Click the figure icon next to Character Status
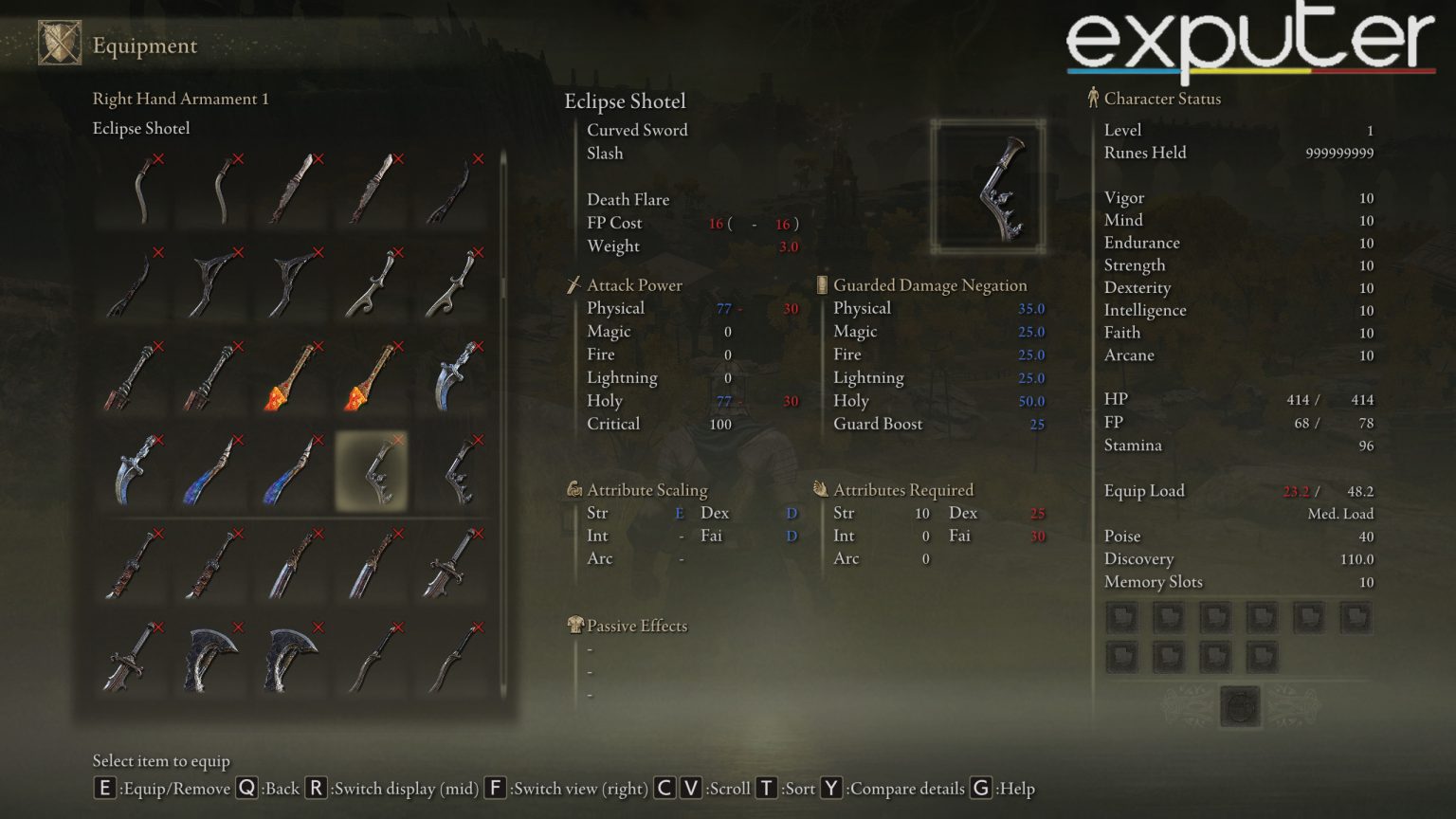 coord(1092,98)
